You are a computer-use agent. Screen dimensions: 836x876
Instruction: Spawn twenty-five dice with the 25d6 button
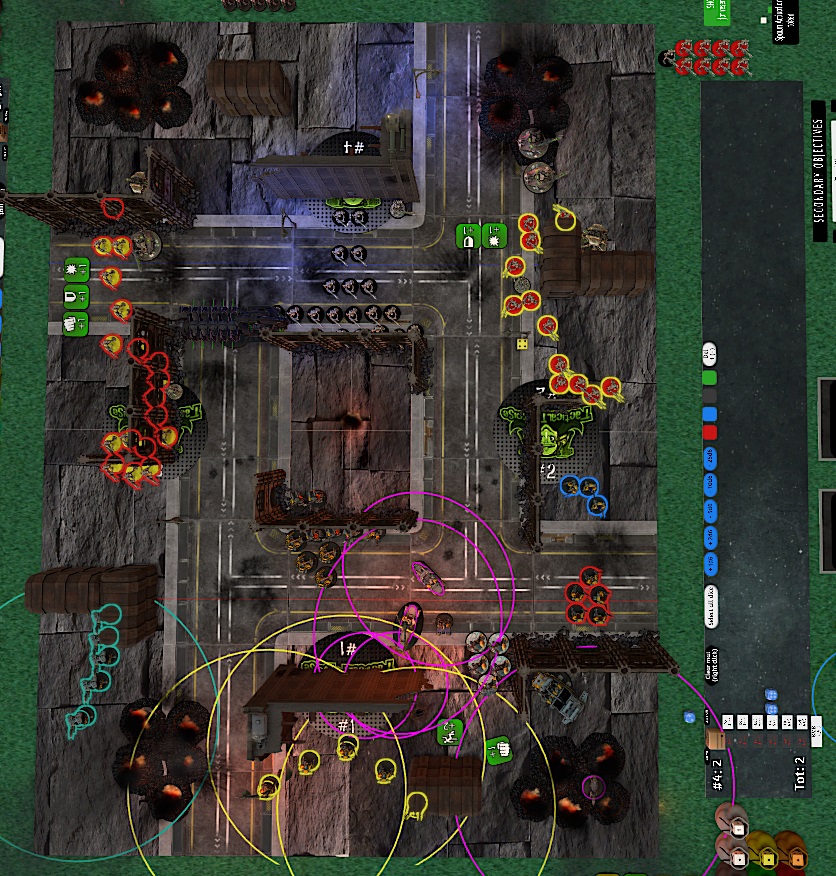[x=710, y=456]
